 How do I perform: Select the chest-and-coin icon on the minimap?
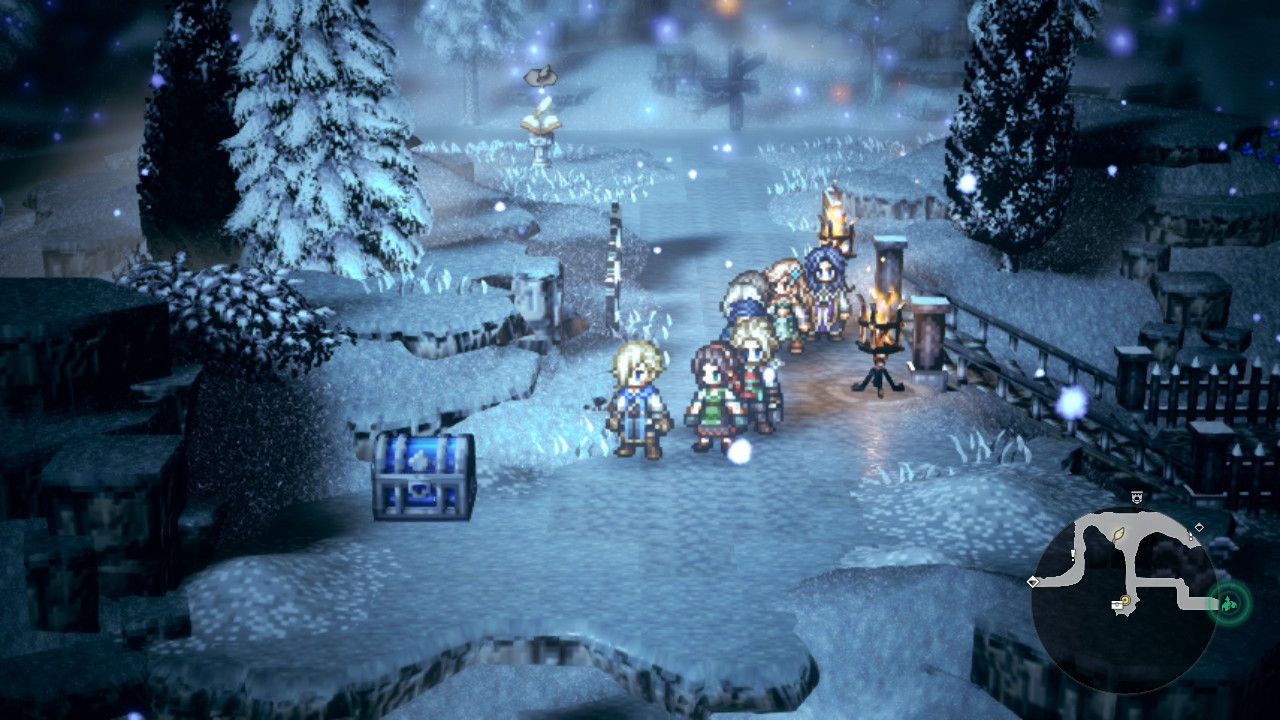(1118, 605)
